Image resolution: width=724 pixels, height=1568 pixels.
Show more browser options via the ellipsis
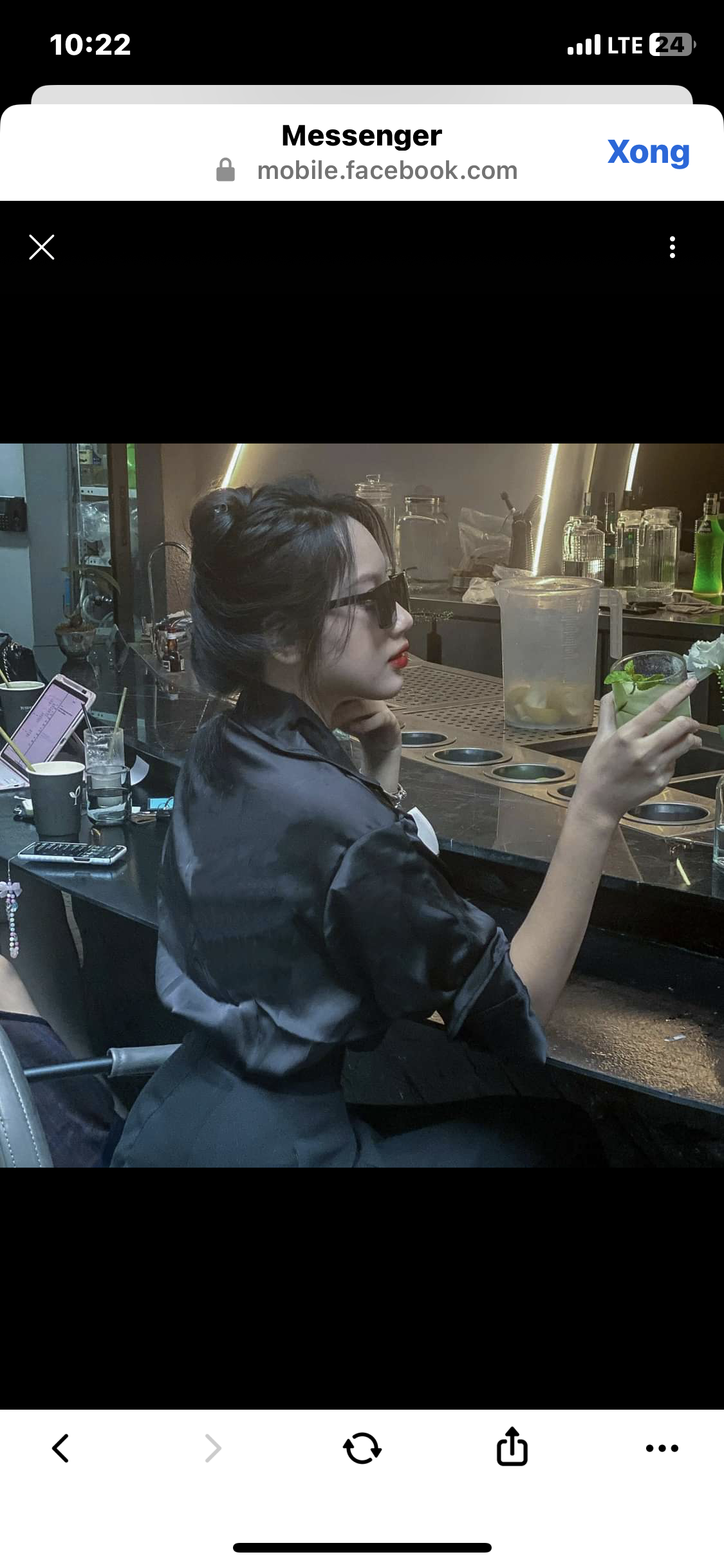(x=662, y=1448)
